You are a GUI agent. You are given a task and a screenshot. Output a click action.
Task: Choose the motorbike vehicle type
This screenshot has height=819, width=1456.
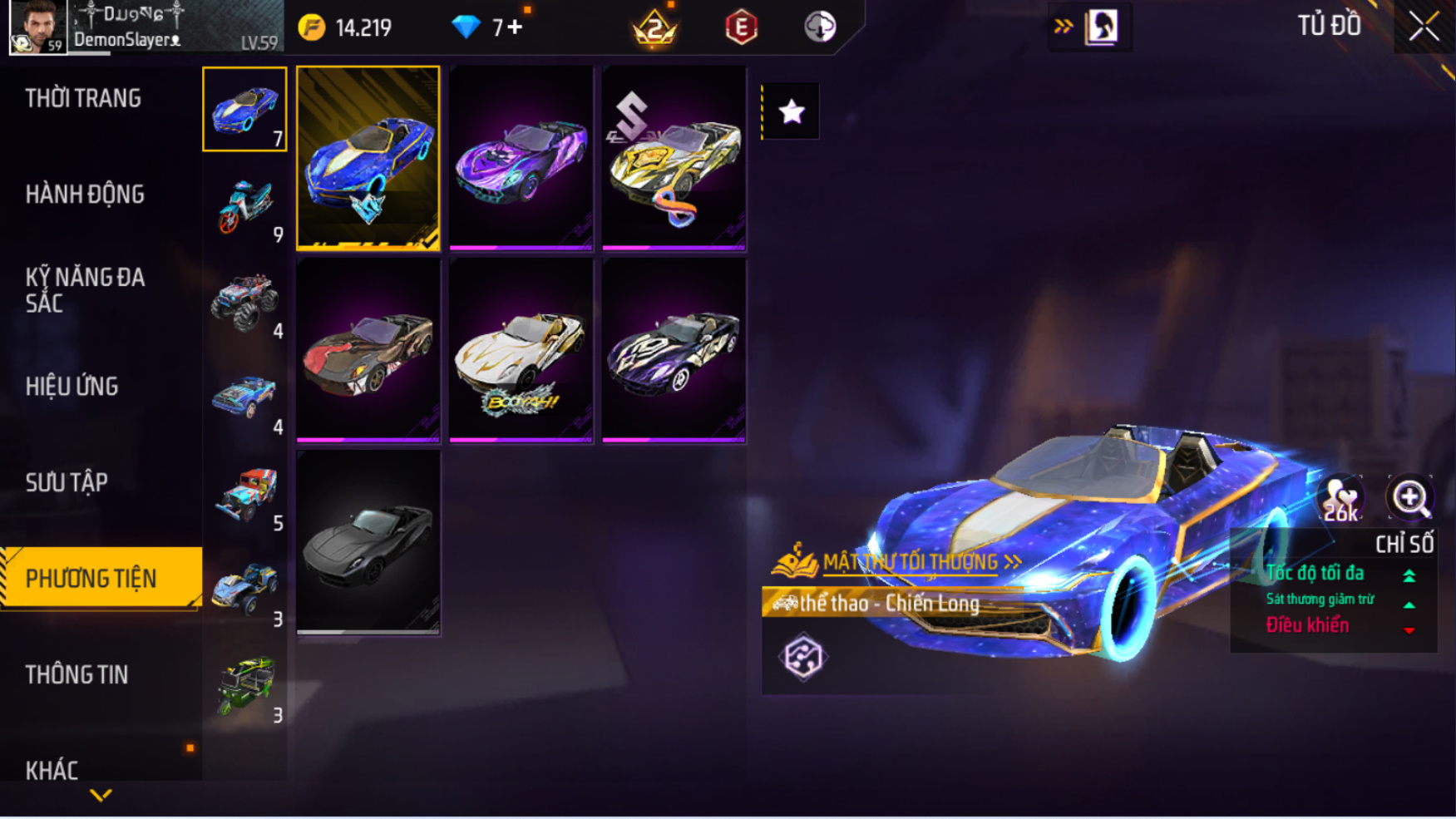(x=244, y=205)
